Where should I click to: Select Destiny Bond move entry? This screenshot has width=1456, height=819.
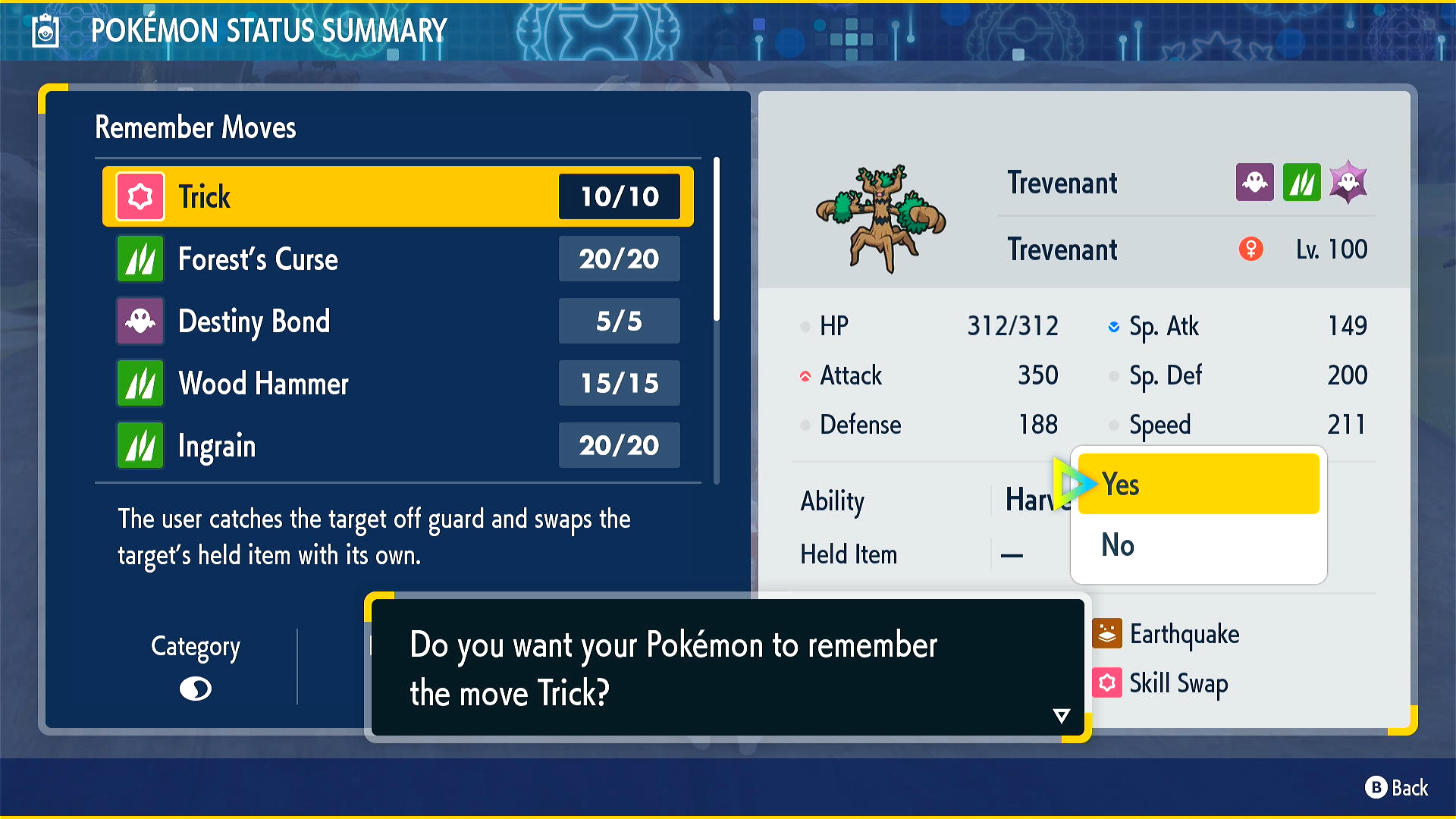pos(398,322)
